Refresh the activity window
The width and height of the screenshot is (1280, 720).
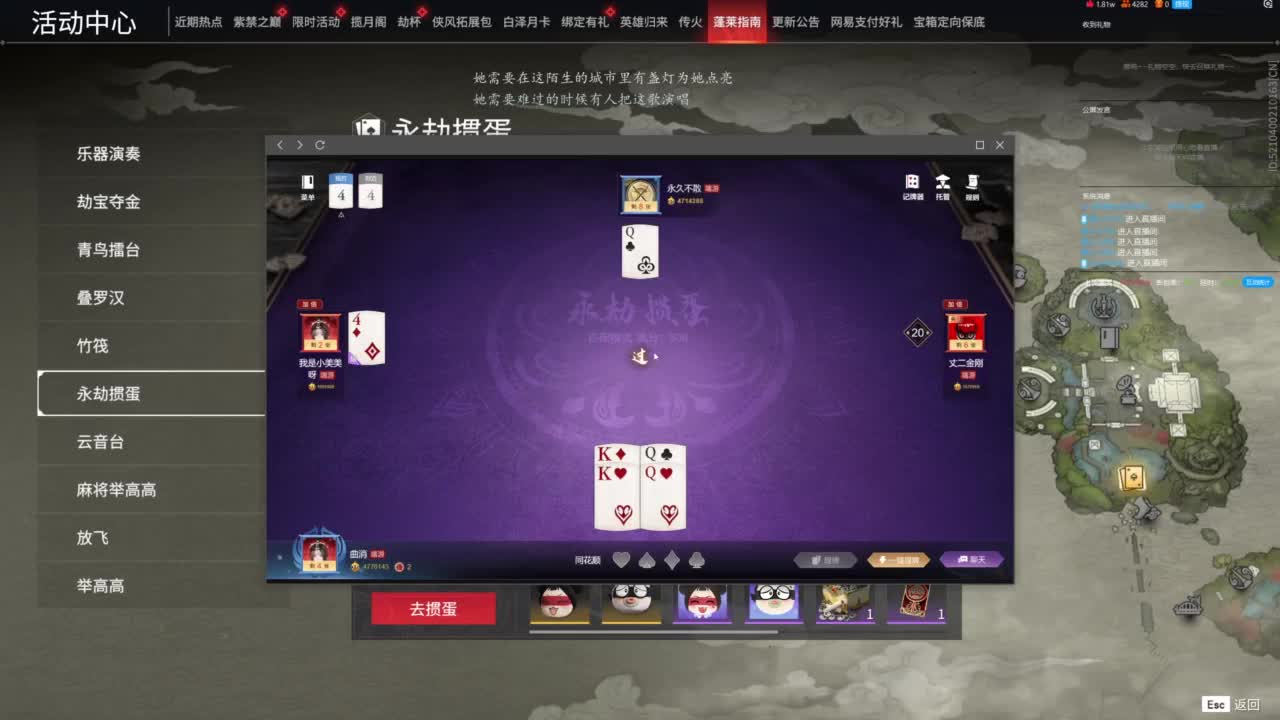(318, 145)
